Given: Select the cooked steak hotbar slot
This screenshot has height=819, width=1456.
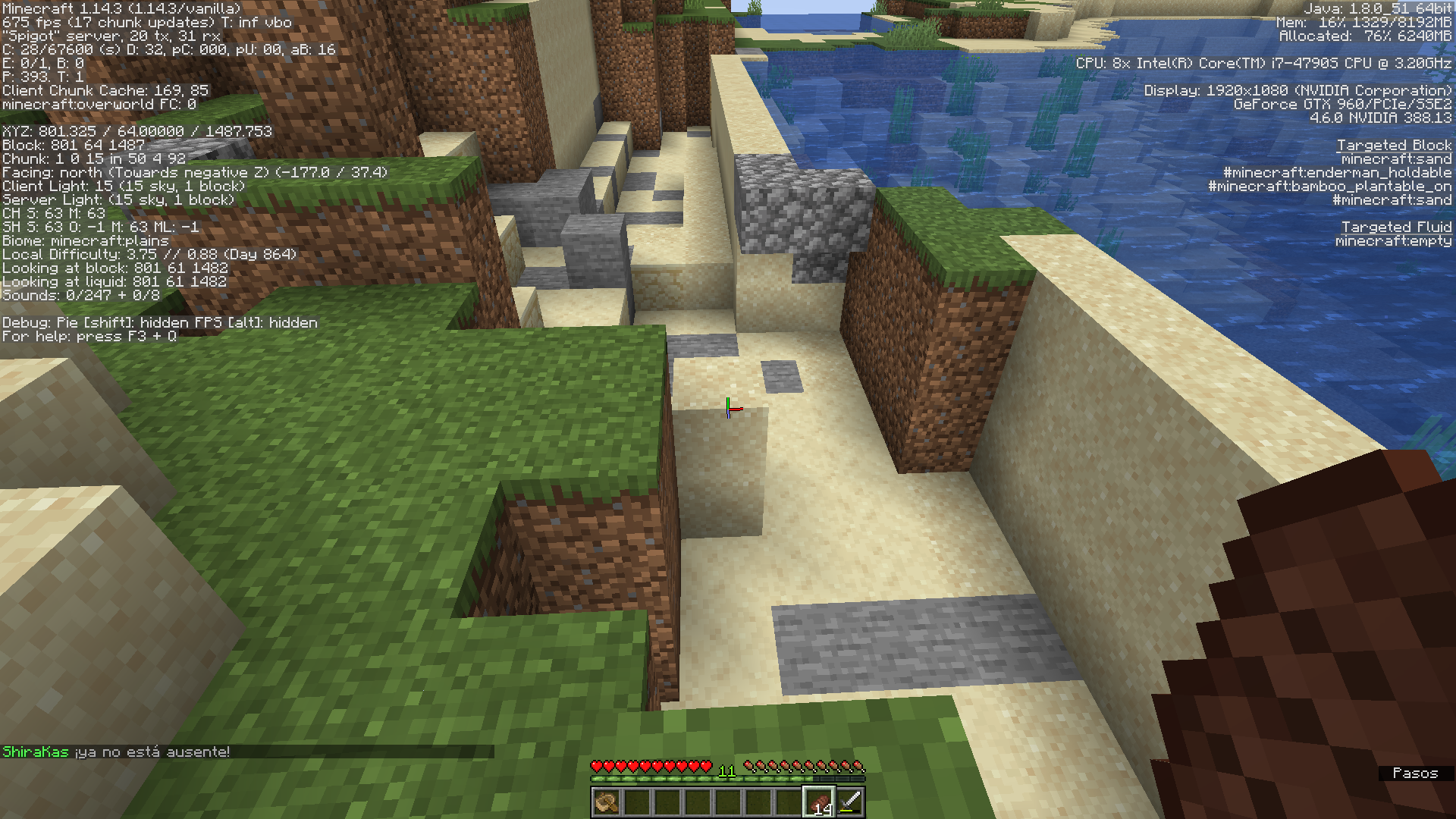Looking at the screenshot, I should (x=819, y=802).
